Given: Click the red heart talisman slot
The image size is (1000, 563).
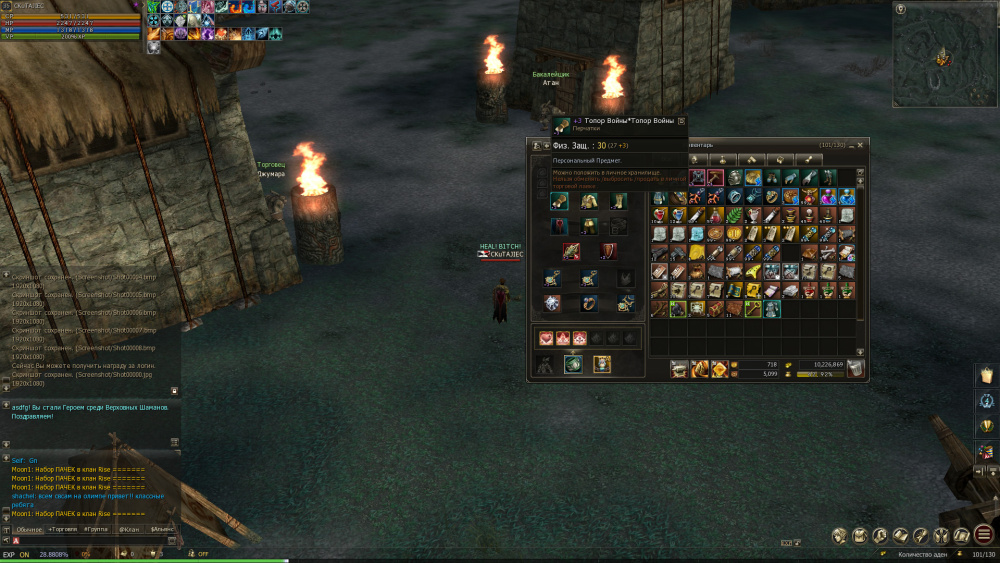Looking at the screenshot, I should pyautogui.click(x=546, y=338).
